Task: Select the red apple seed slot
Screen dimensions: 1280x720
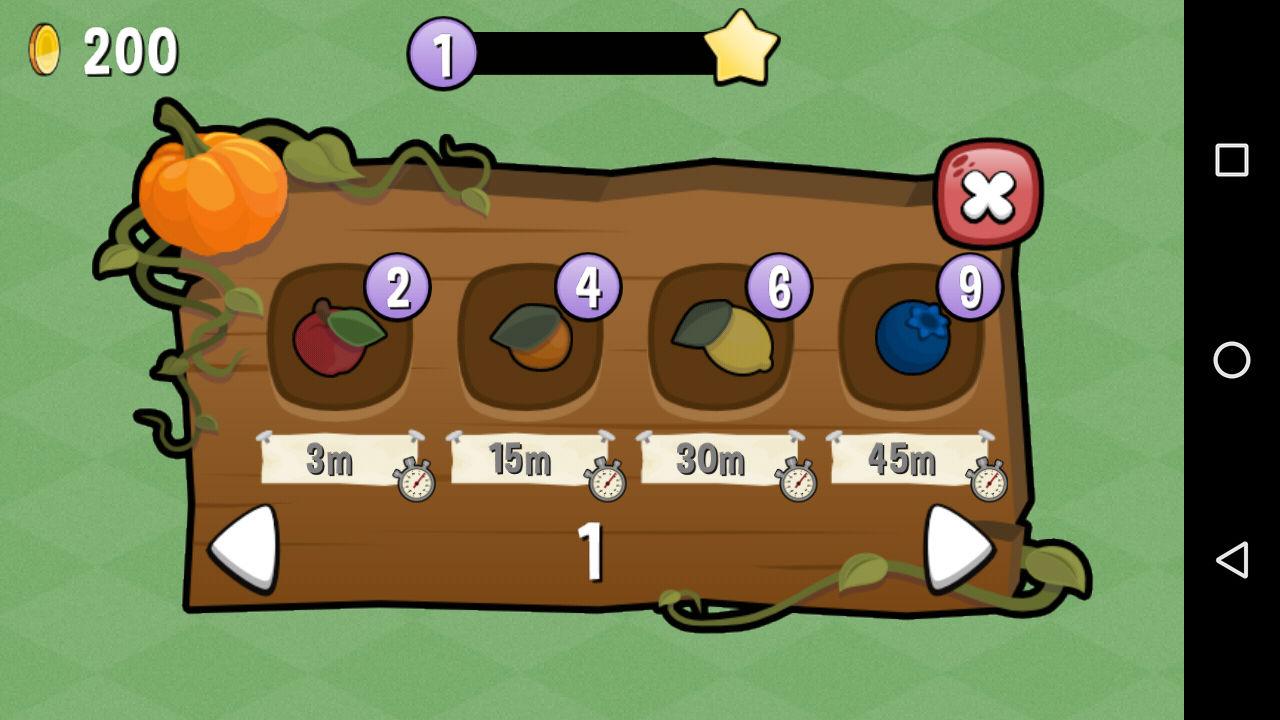Action: pyautogui.click(x=338, y=338)
